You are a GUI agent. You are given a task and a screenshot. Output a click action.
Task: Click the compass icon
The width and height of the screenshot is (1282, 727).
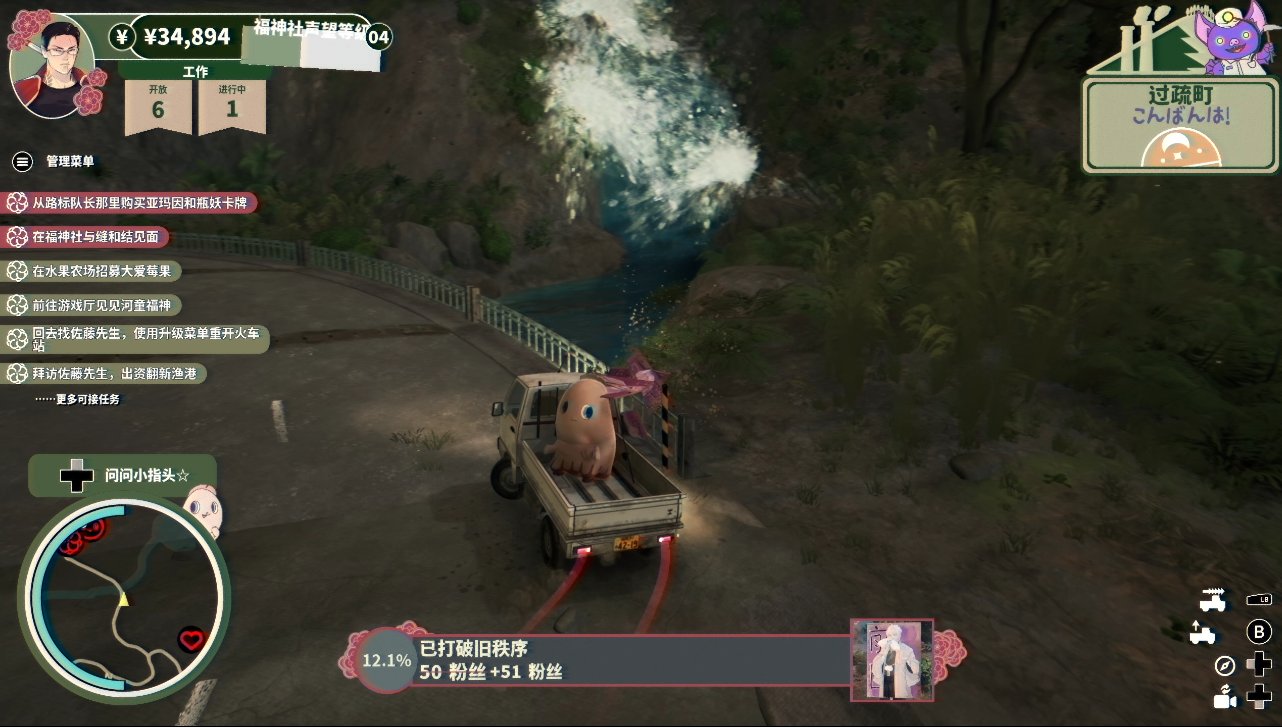(1225, 665)
